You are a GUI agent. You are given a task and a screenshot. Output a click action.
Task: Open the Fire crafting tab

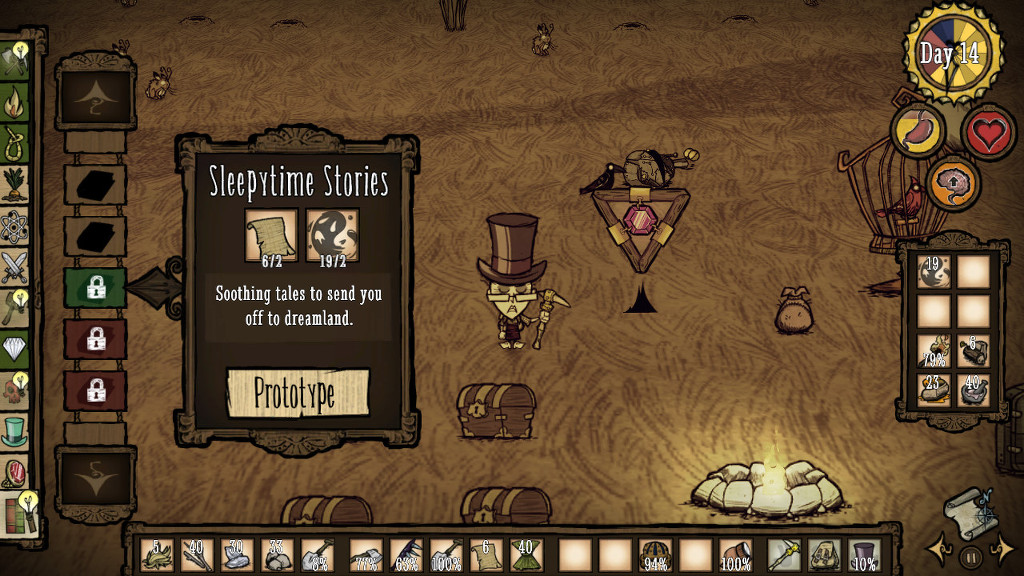(x=14, y=101)
